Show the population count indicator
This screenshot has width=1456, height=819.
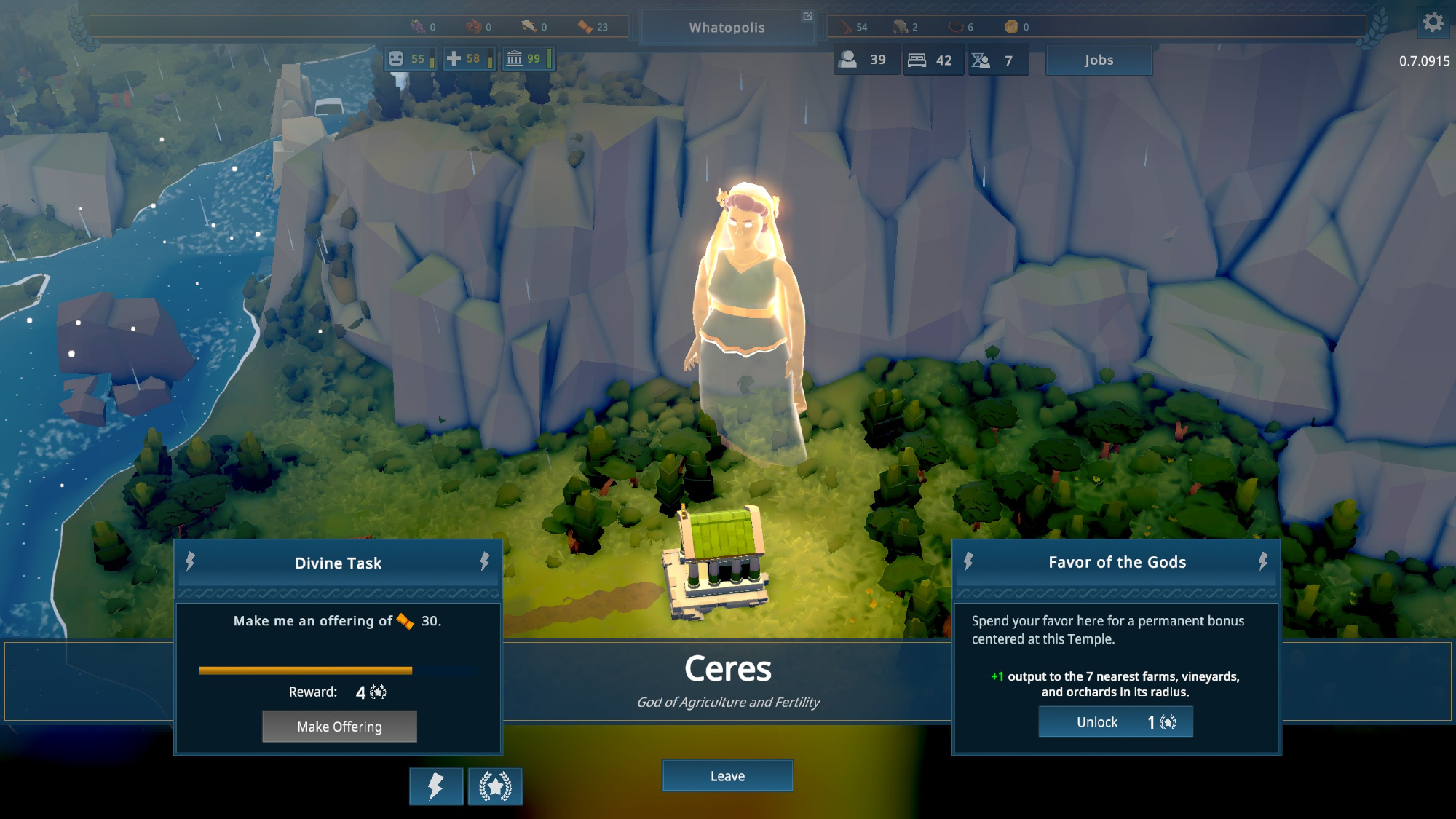point(863,60)
